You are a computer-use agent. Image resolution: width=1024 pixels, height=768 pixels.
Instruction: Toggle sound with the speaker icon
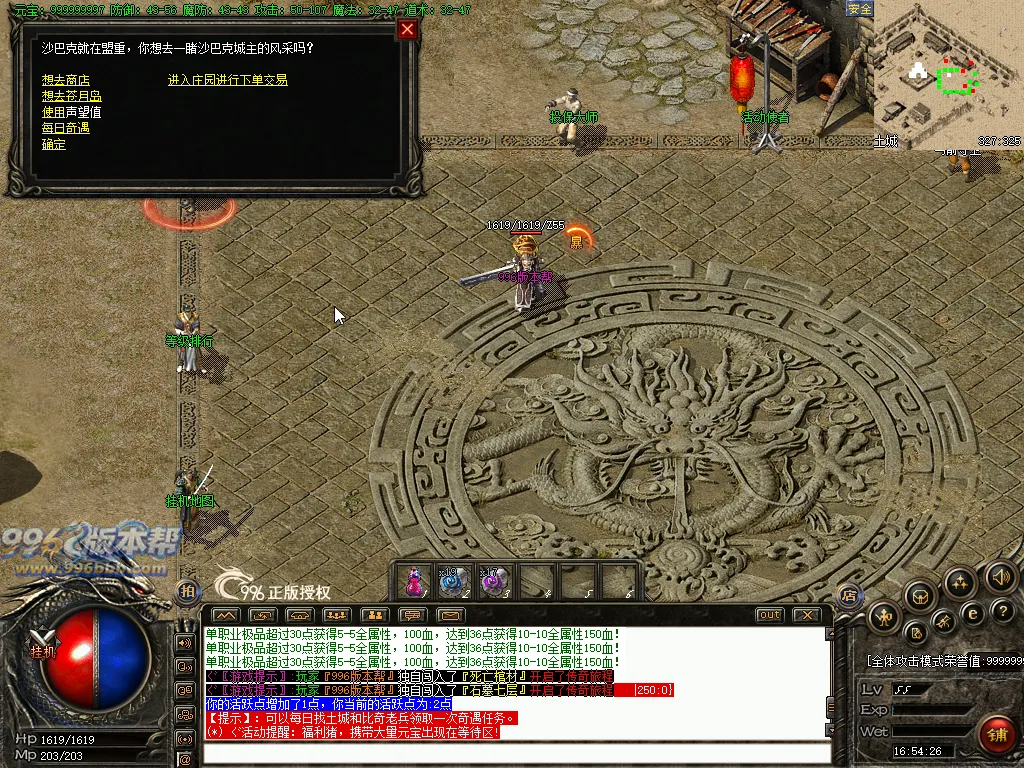tap(1001, 576)
